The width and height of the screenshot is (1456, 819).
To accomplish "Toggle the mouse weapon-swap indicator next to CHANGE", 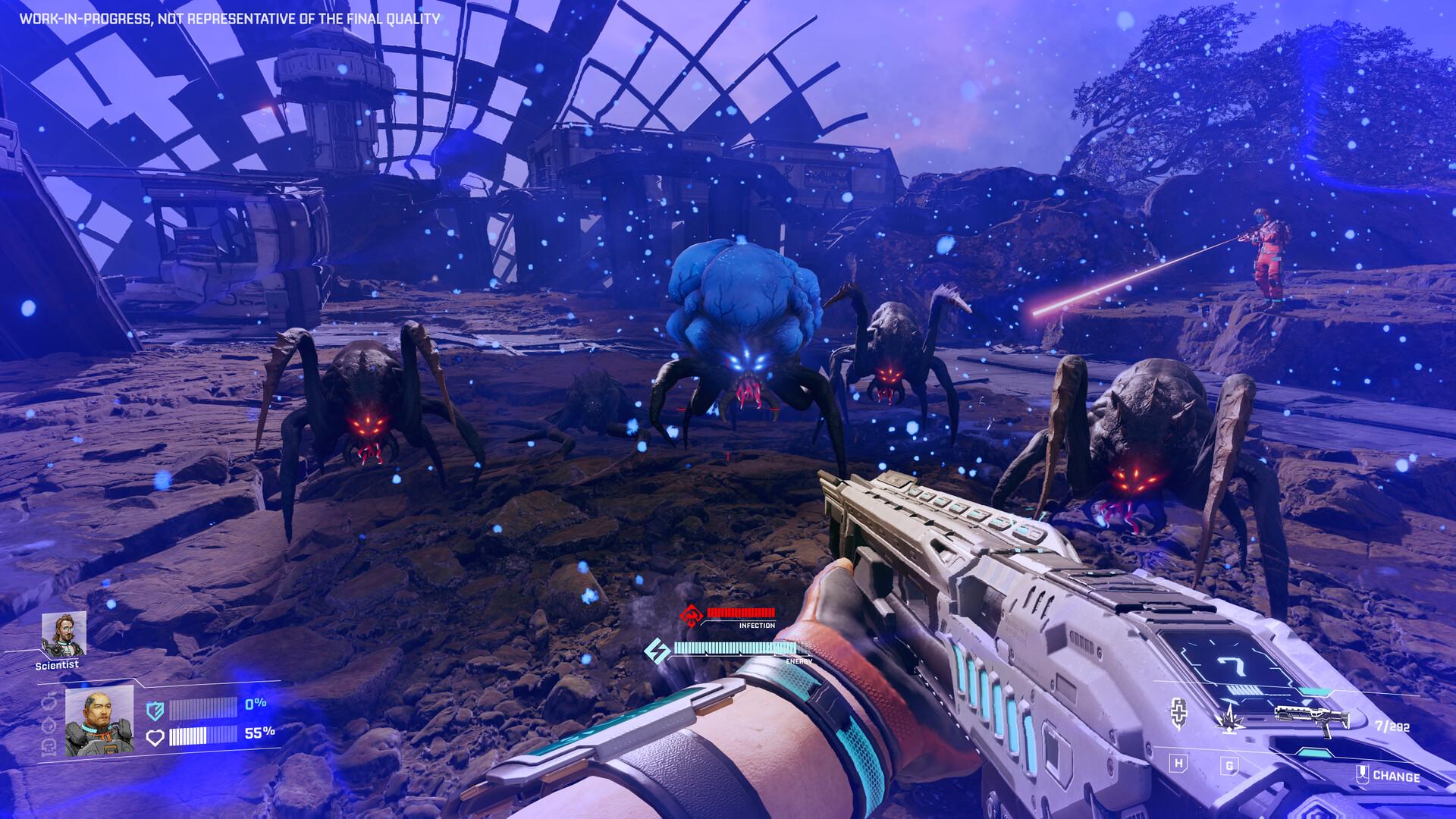I will tap(1363, 775).
